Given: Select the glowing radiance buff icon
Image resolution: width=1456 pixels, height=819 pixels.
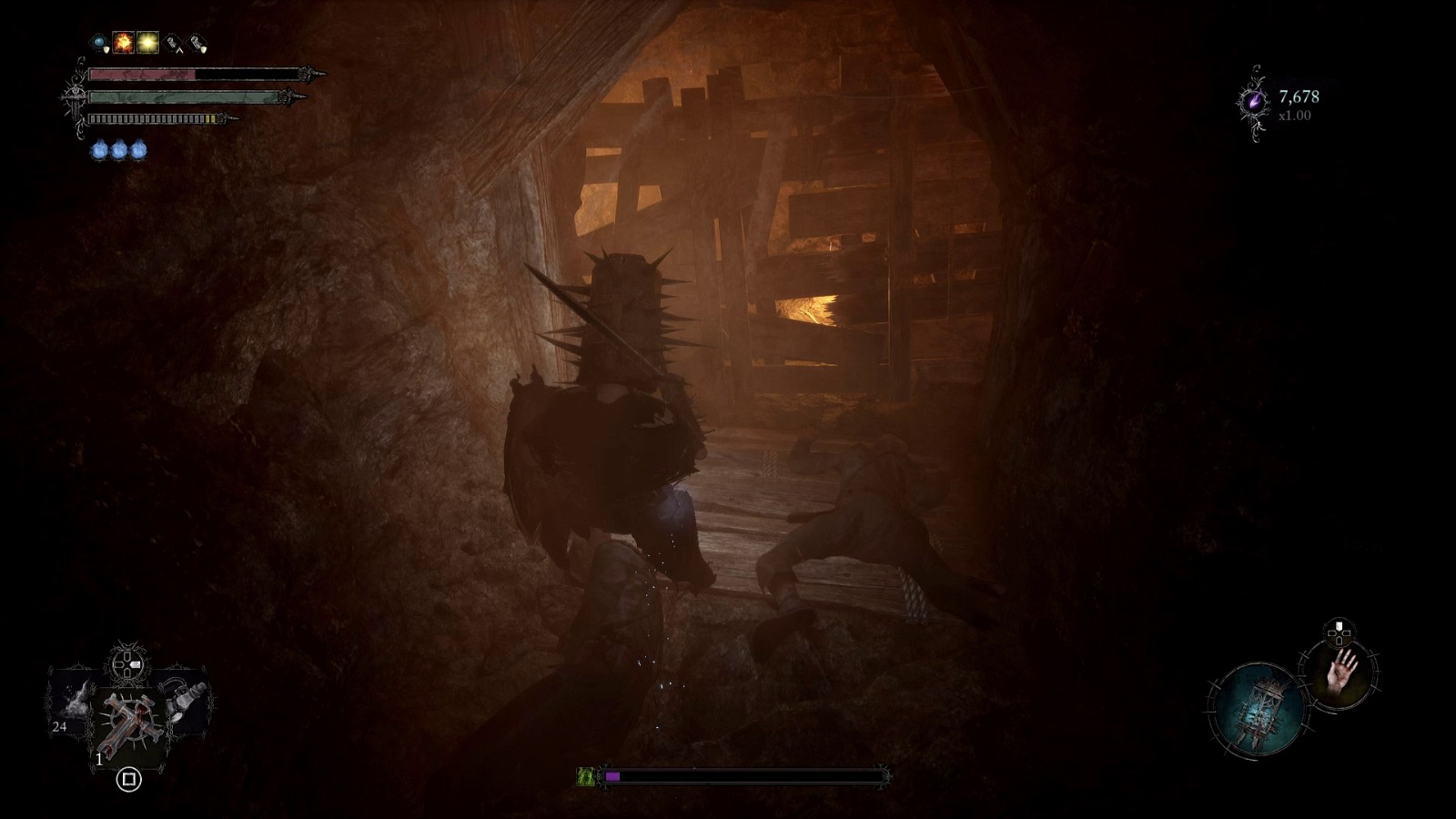Looking at the screenshot, I should 147,43.
